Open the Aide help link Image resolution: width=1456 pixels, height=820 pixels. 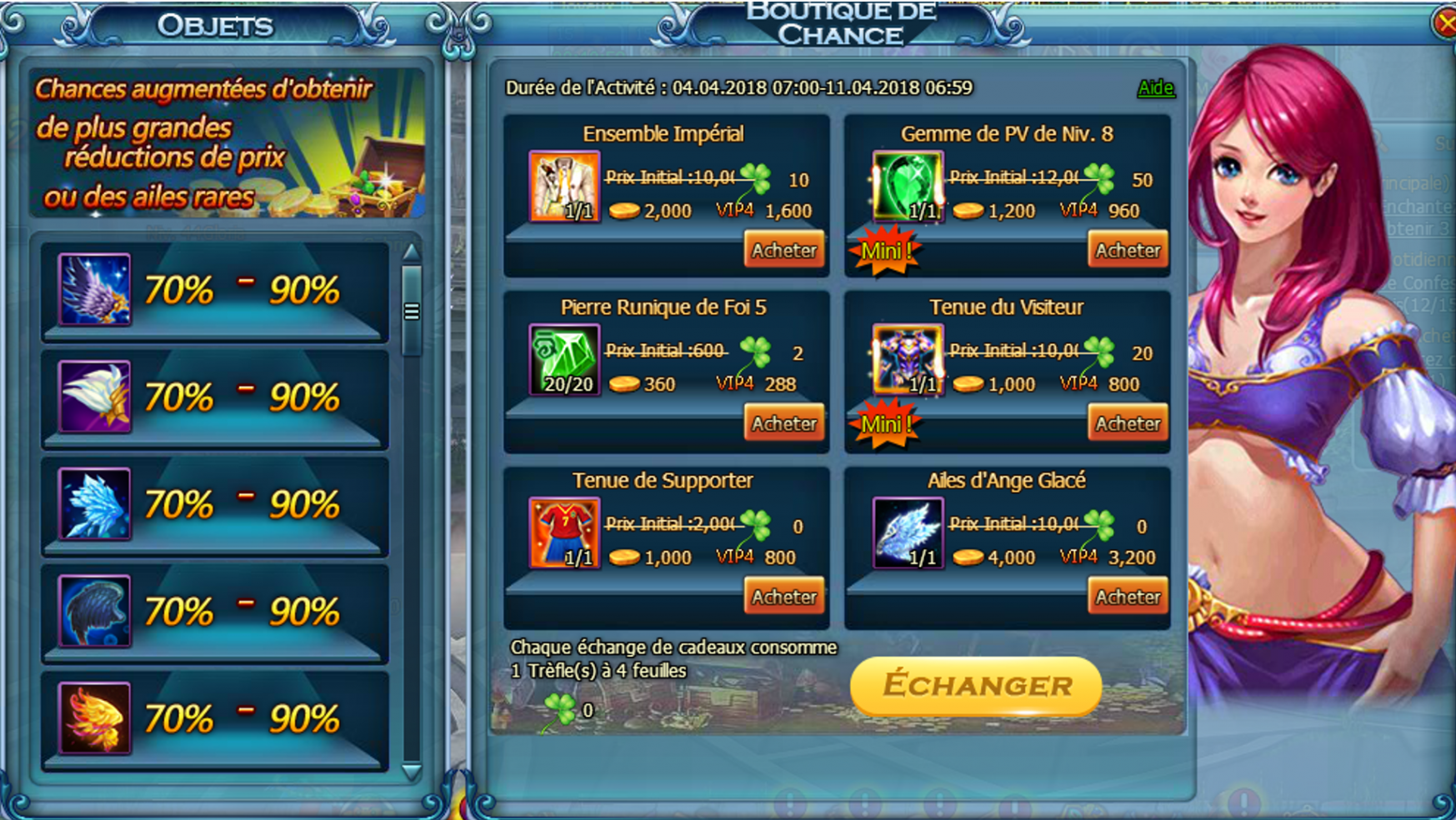(x=1156, y=87)
